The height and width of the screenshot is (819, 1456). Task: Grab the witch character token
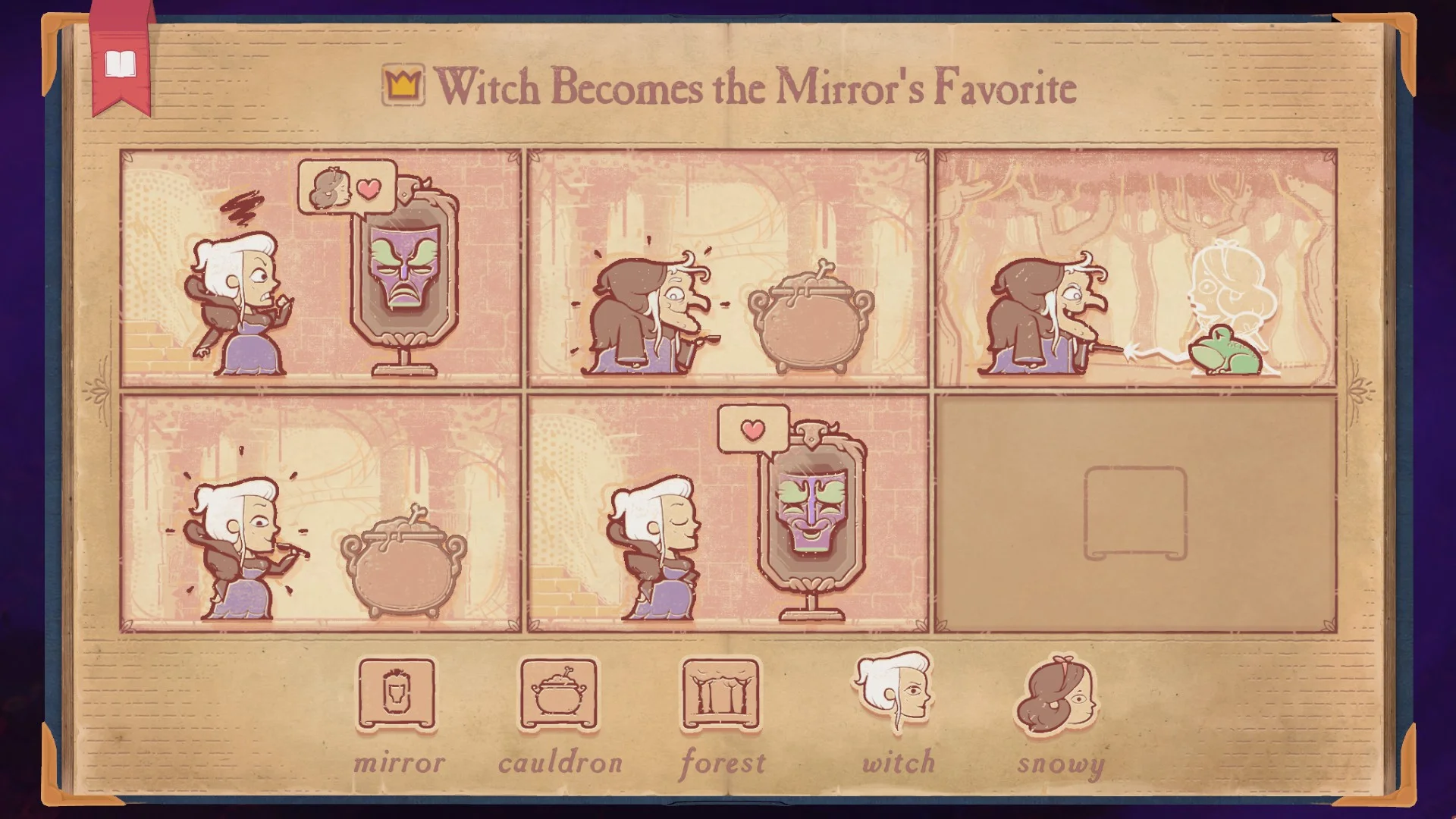coord(895,692)
